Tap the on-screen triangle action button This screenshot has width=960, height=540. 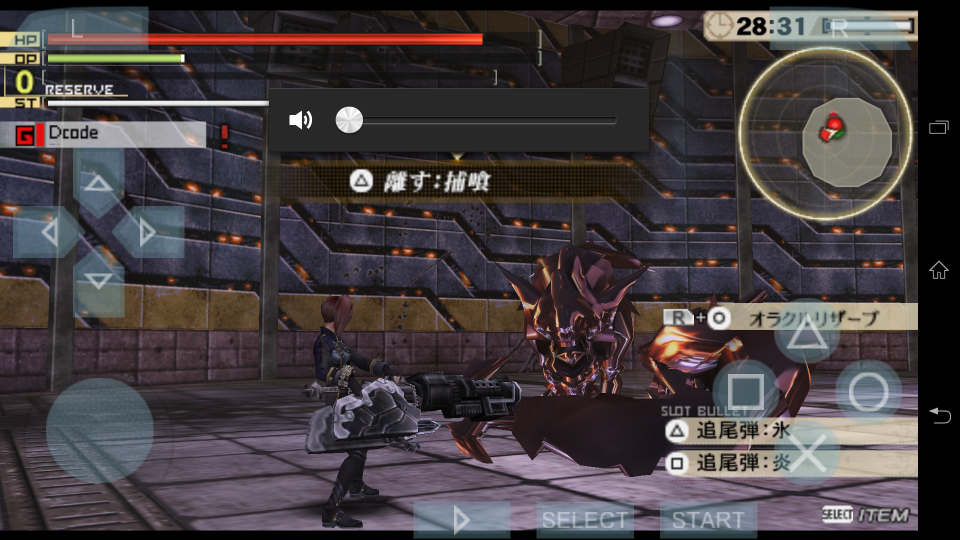tap(806, 332)
